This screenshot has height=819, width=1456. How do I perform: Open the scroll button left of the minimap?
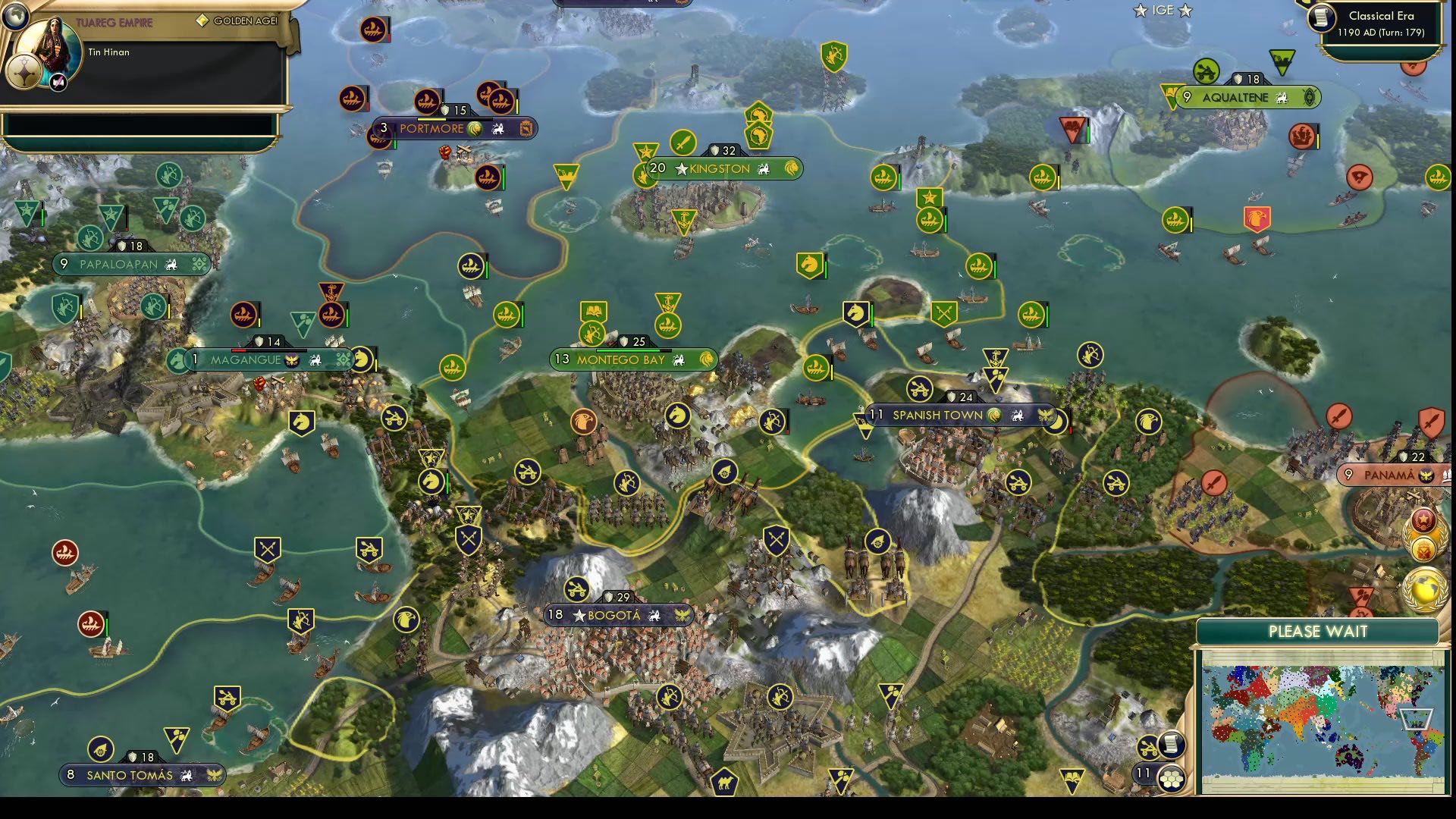coord(1172,744)
